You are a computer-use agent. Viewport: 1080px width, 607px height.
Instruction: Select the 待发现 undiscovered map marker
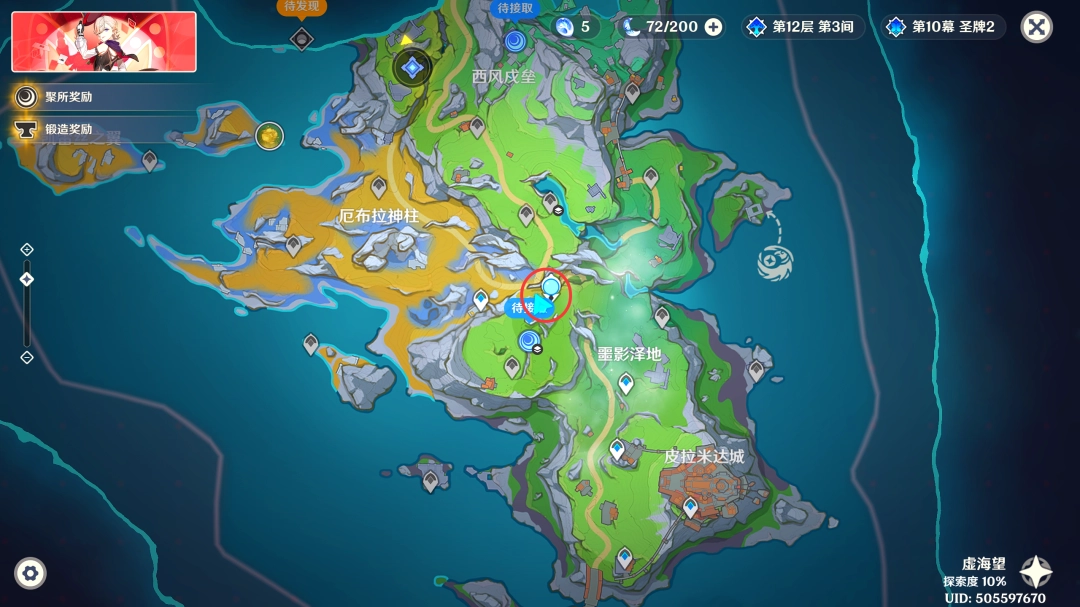click(301, 38)
